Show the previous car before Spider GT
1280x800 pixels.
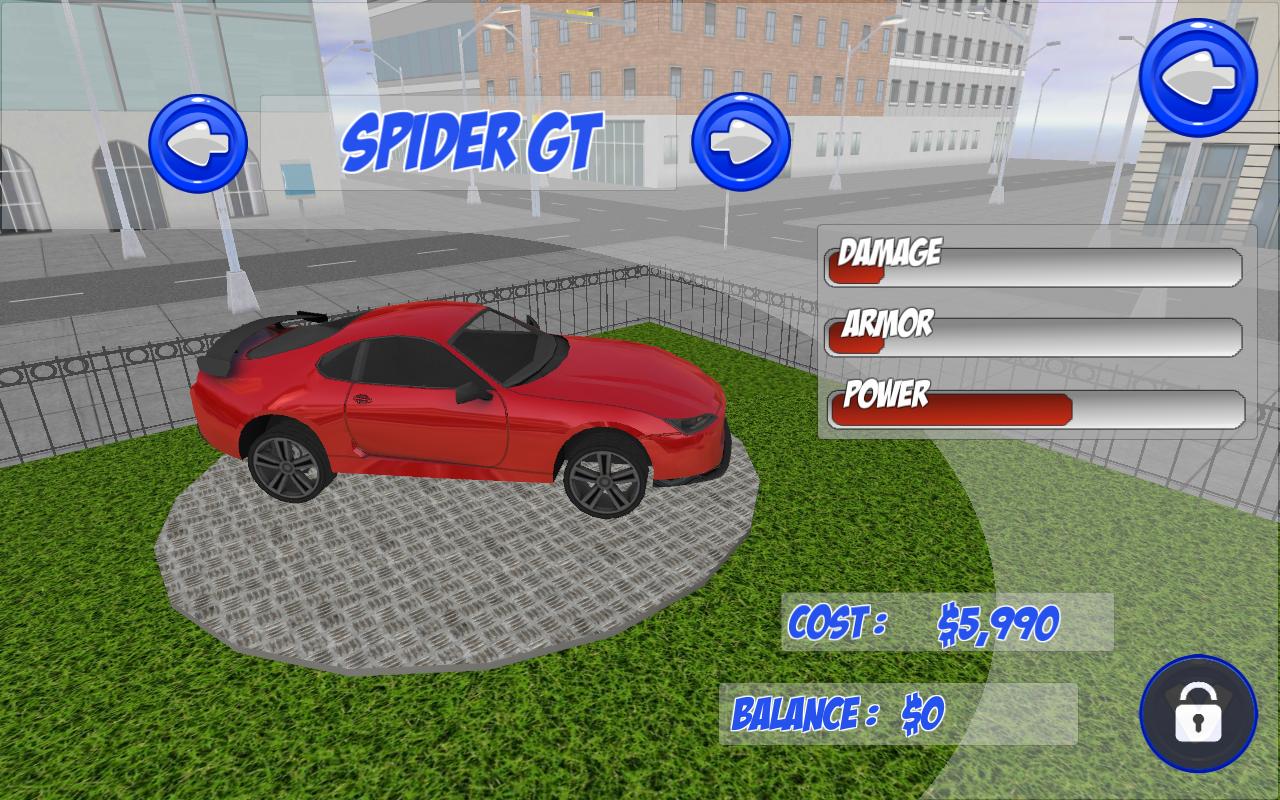click(x=198, y=143)
